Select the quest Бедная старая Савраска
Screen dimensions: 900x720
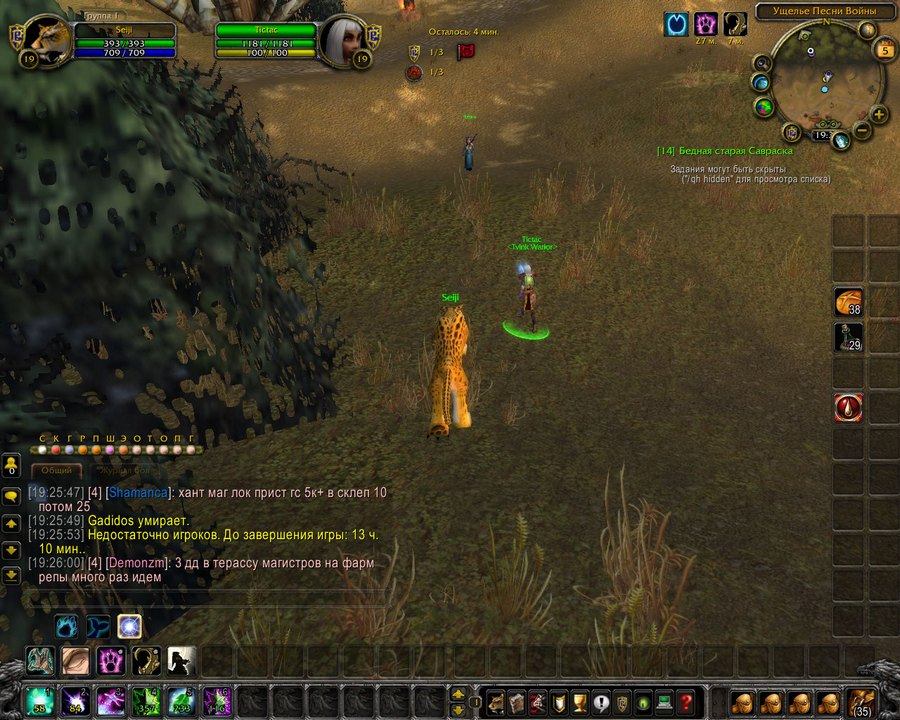click(725, 151)
